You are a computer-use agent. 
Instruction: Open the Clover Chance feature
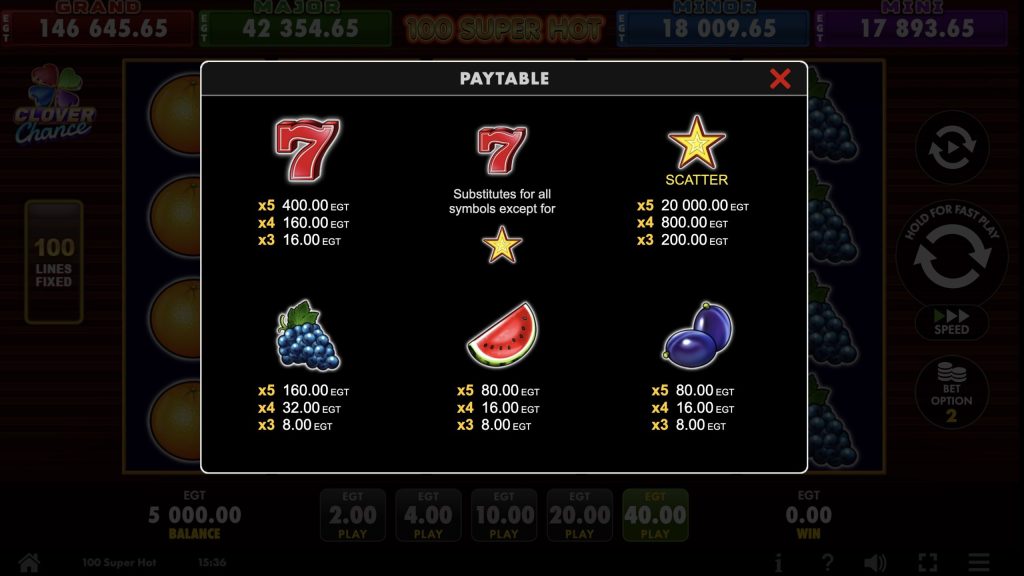pyautogui.click(x=53, y=106)
